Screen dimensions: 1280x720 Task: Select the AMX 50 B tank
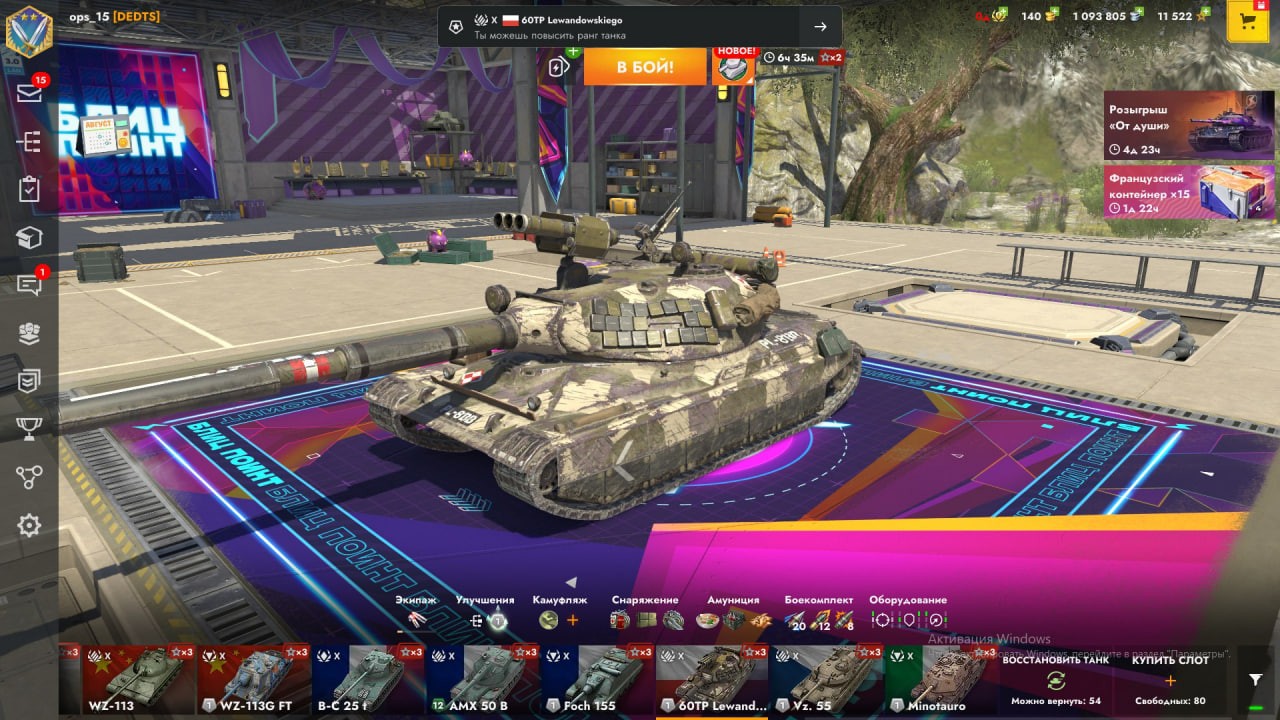[x=482, y=680]
